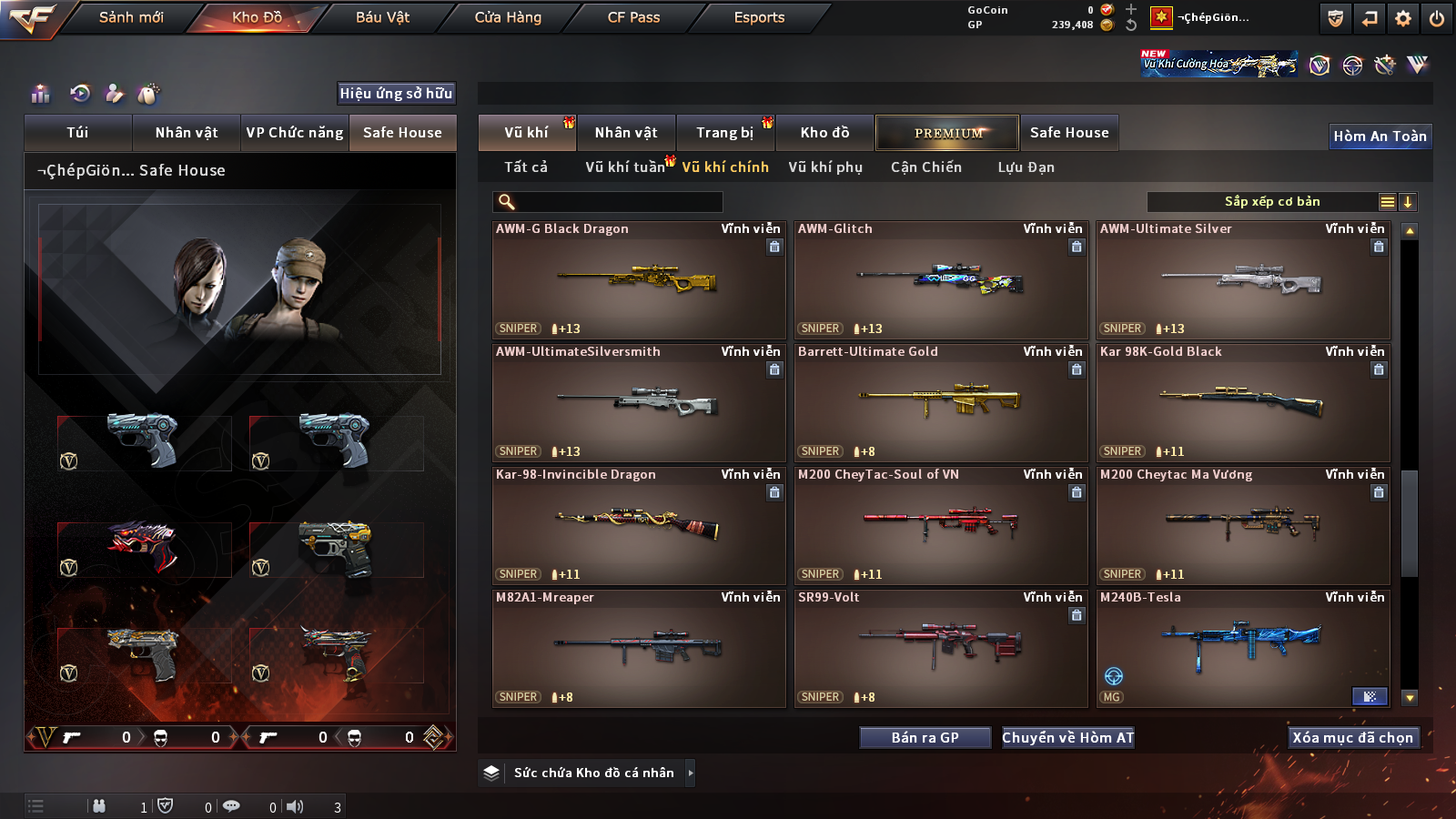1456x819 pixels.
Task: Switch to the Esports section
Action: 759,17
